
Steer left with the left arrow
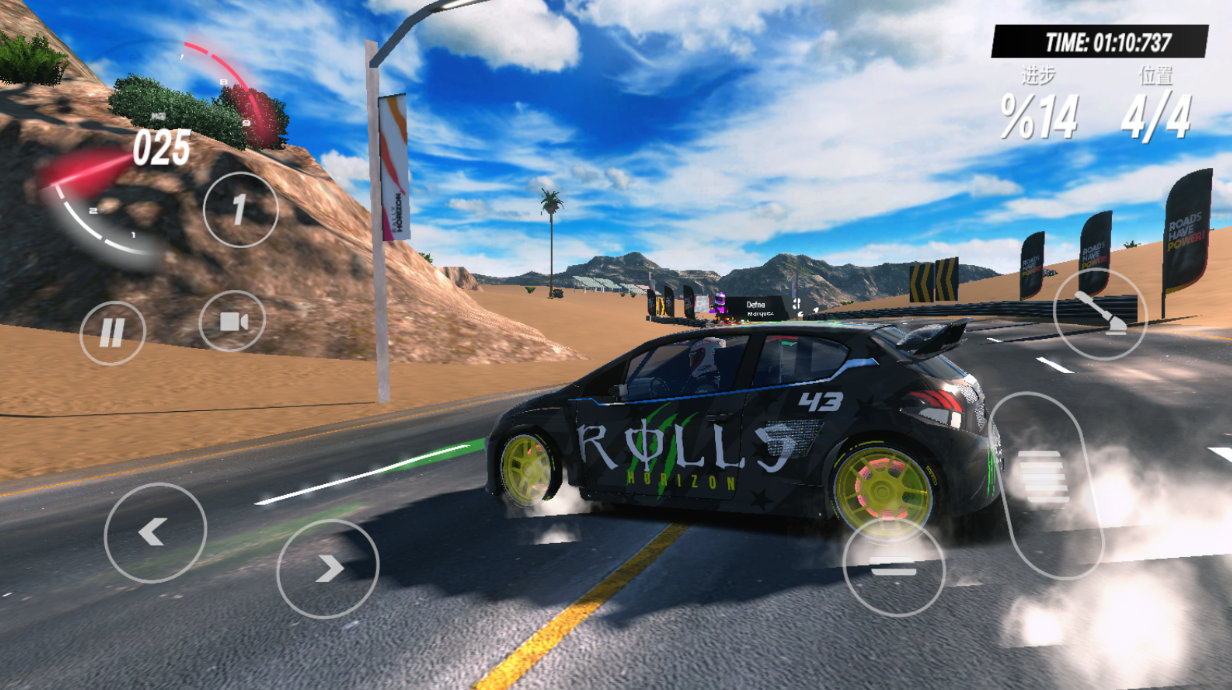(x=155, y=532)
